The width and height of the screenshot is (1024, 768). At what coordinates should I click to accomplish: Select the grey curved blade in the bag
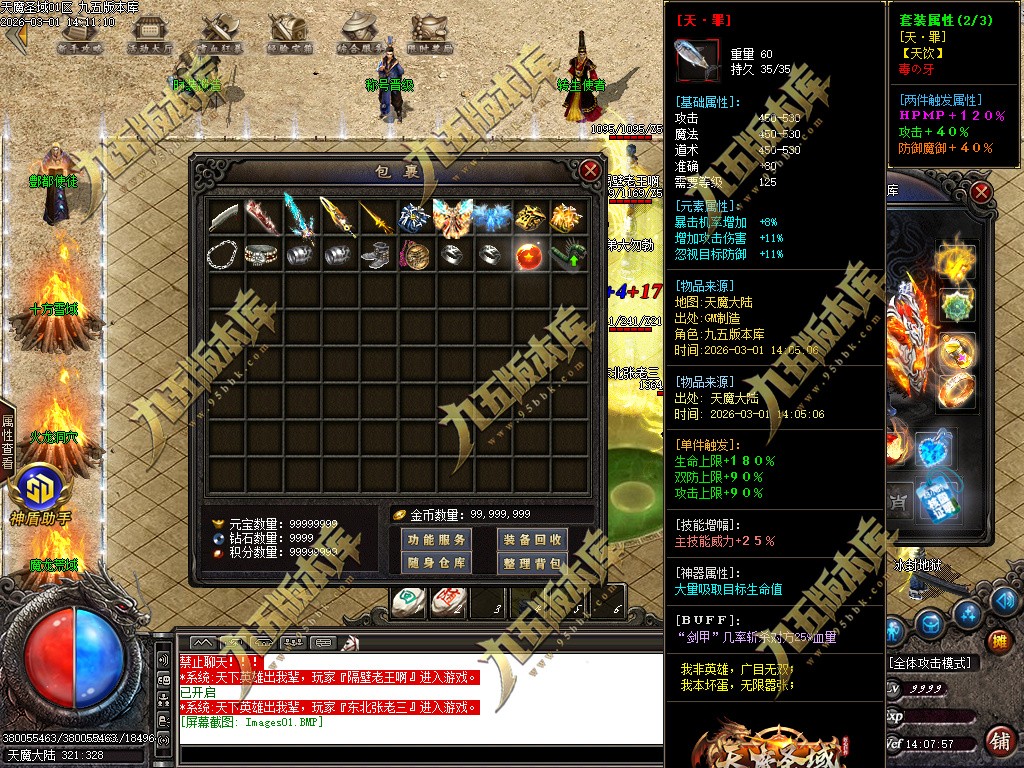click(224, 217)
